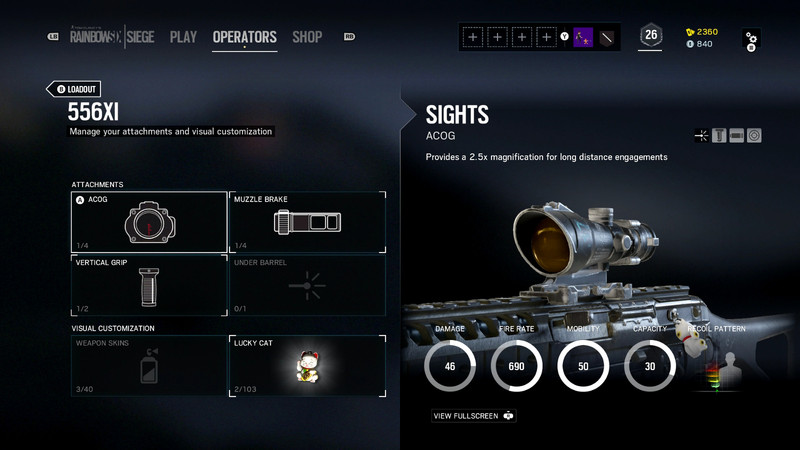Choose the Muzzle Brake attachment slot
Viewport: 800px width, 450px height.
pos(307,221)
